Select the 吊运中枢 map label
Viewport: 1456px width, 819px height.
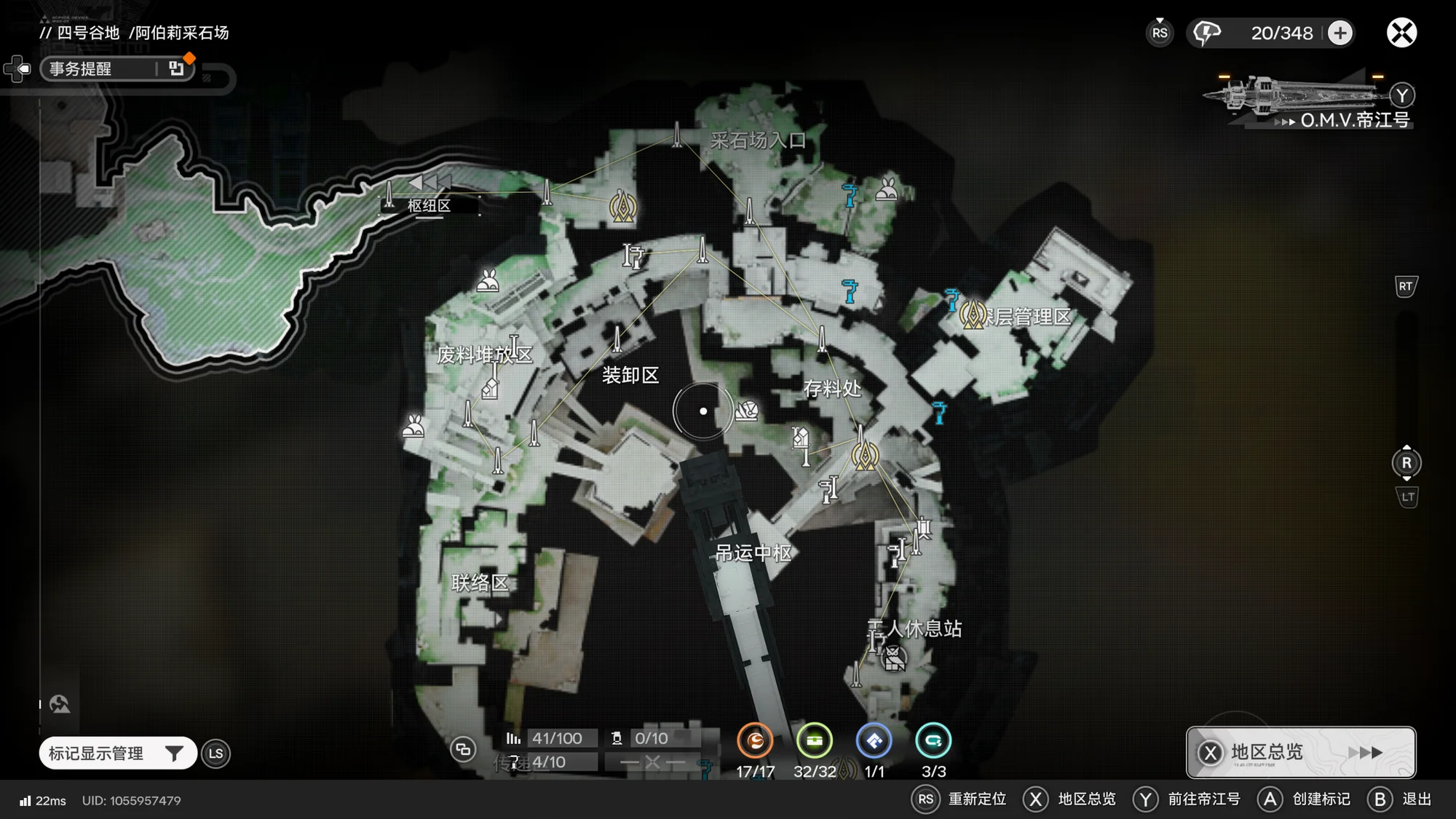coord(753,553)
